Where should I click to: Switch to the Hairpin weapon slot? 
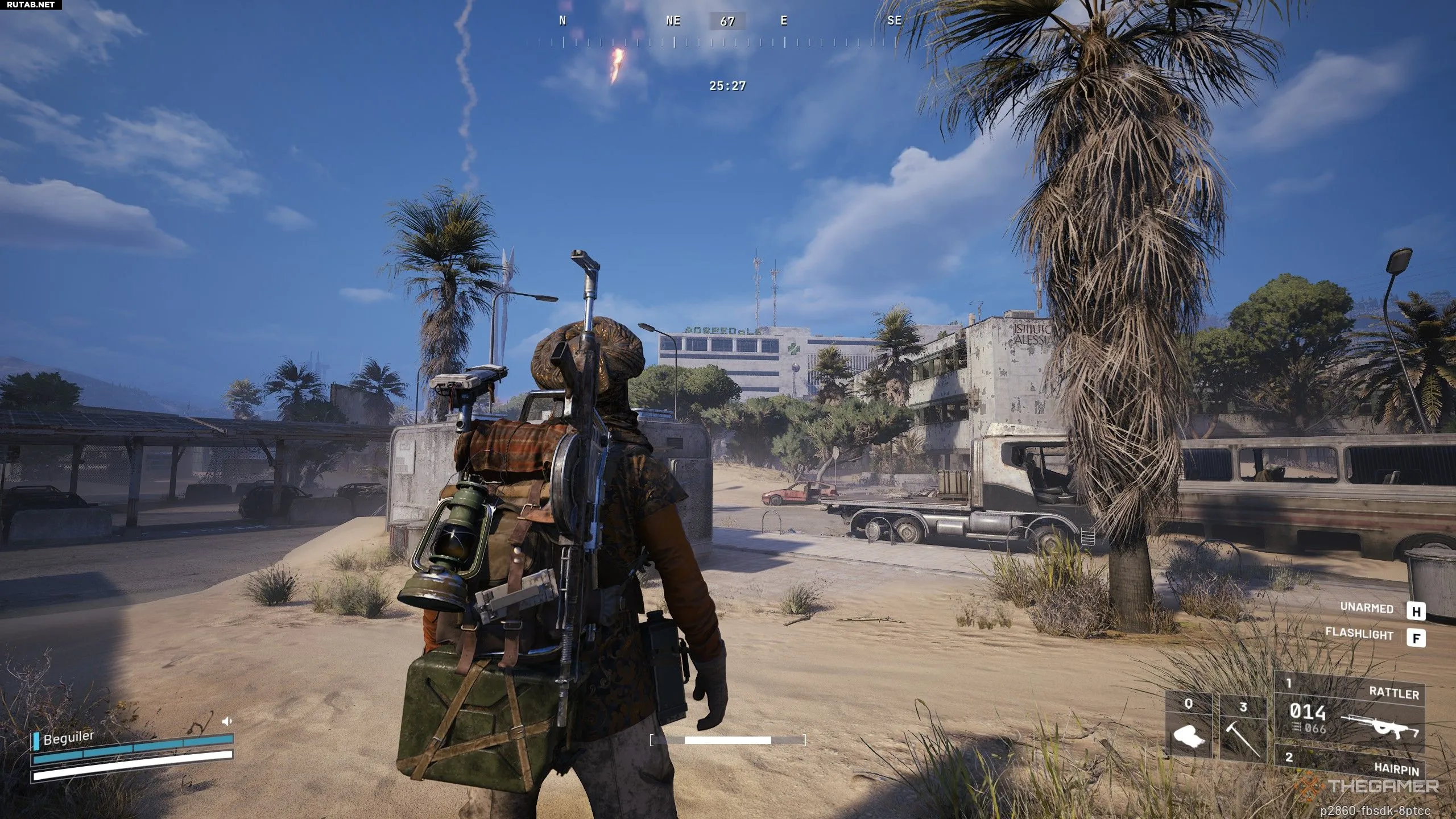pyautogui.click(x=1349, y=762)
